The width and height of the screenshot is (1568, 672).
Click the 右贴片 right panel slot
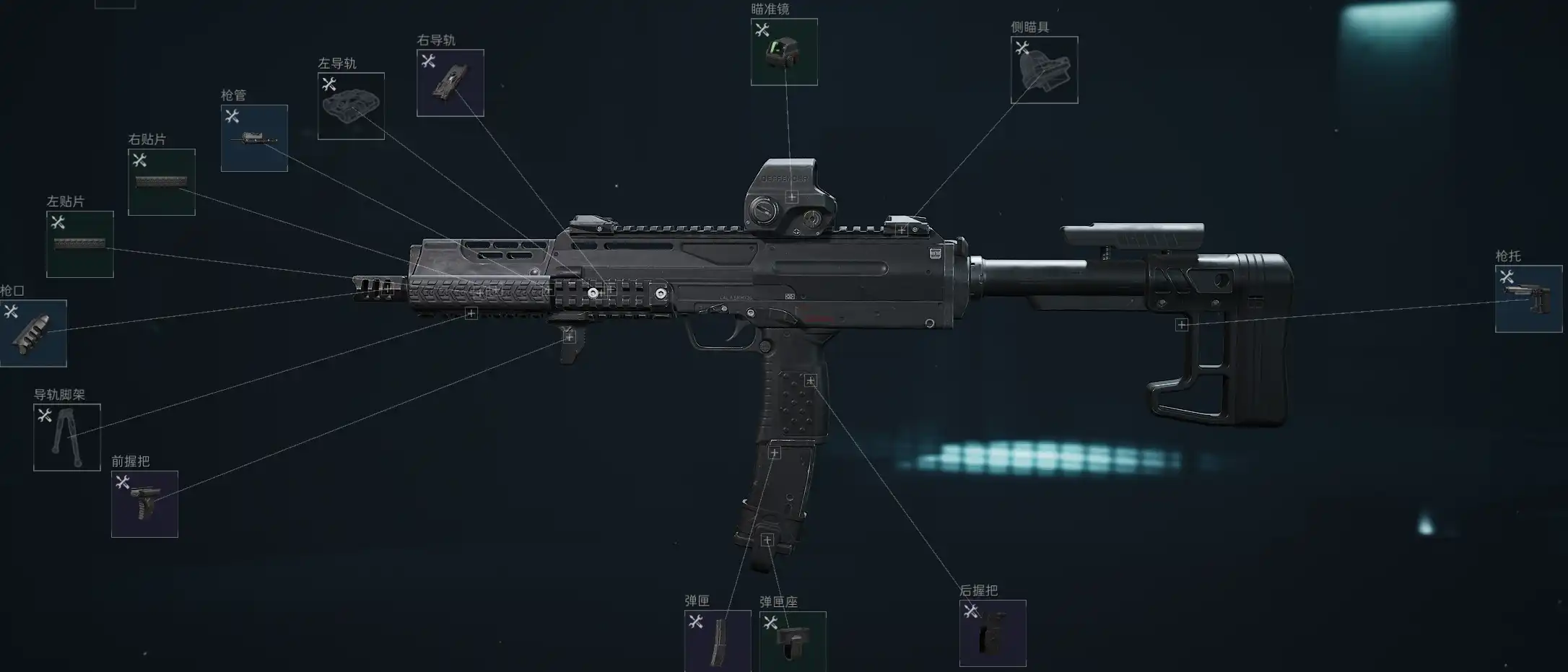coord(161,182)
